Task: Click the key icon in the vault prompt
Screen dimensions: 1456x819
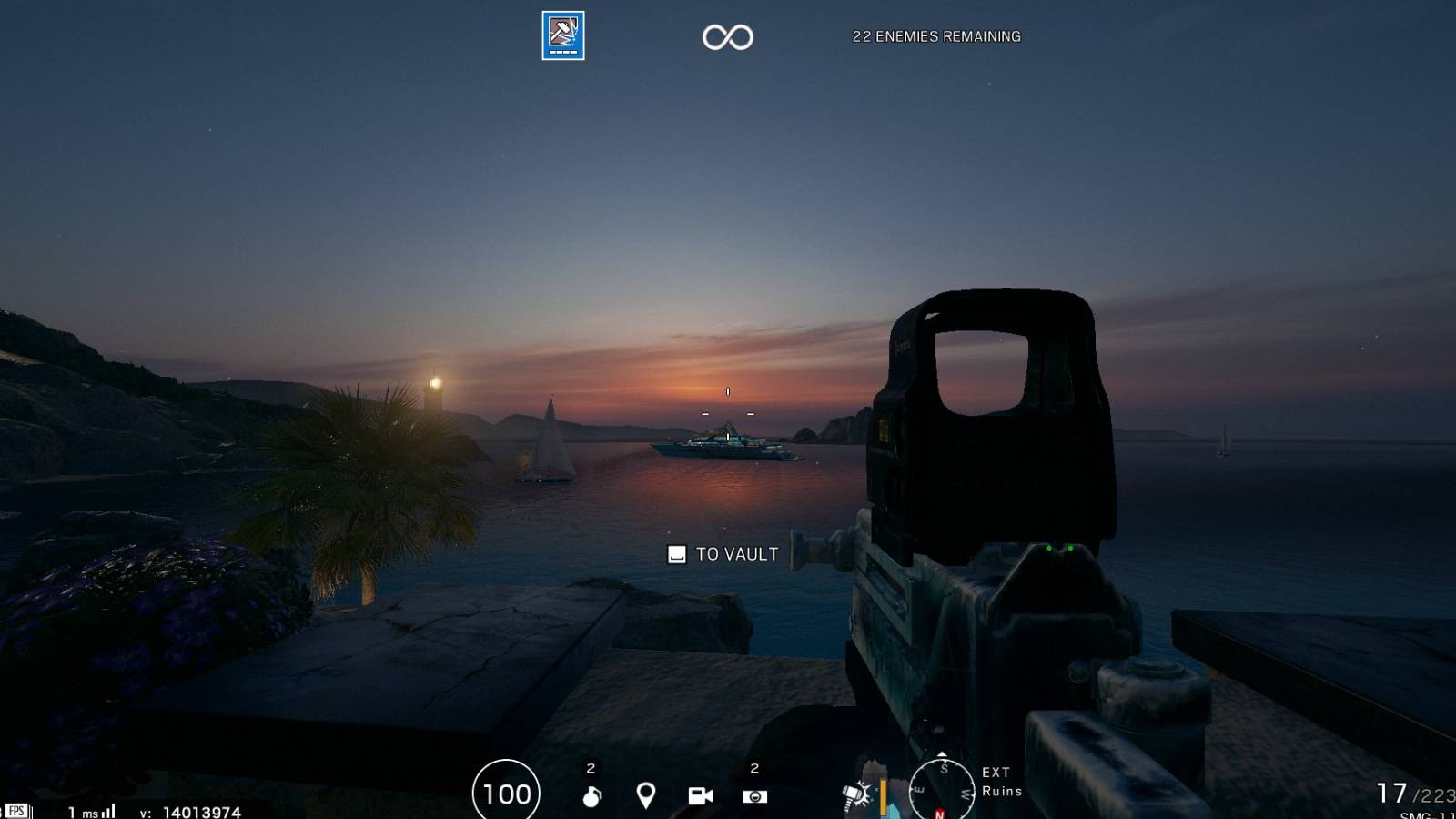Action: pyautogui.click(x=674, y=553)
